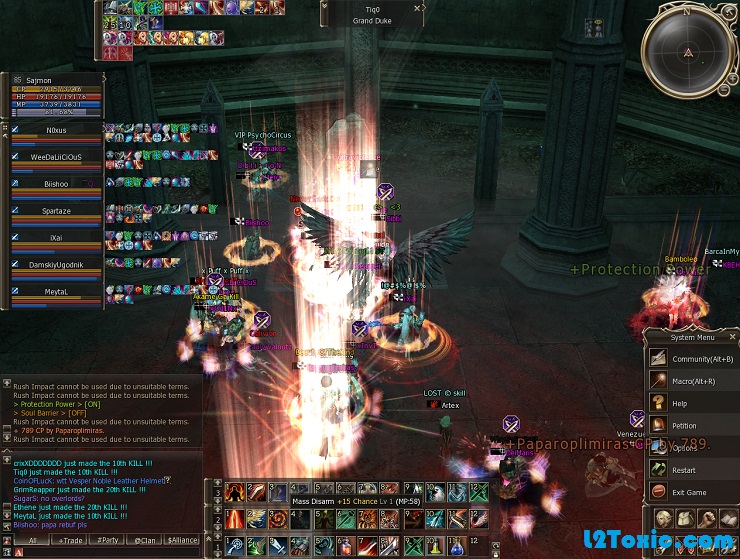This screenshot has height=559, width=740.
Task: Select party member N0xus
Action: click(x=56, y=130)
